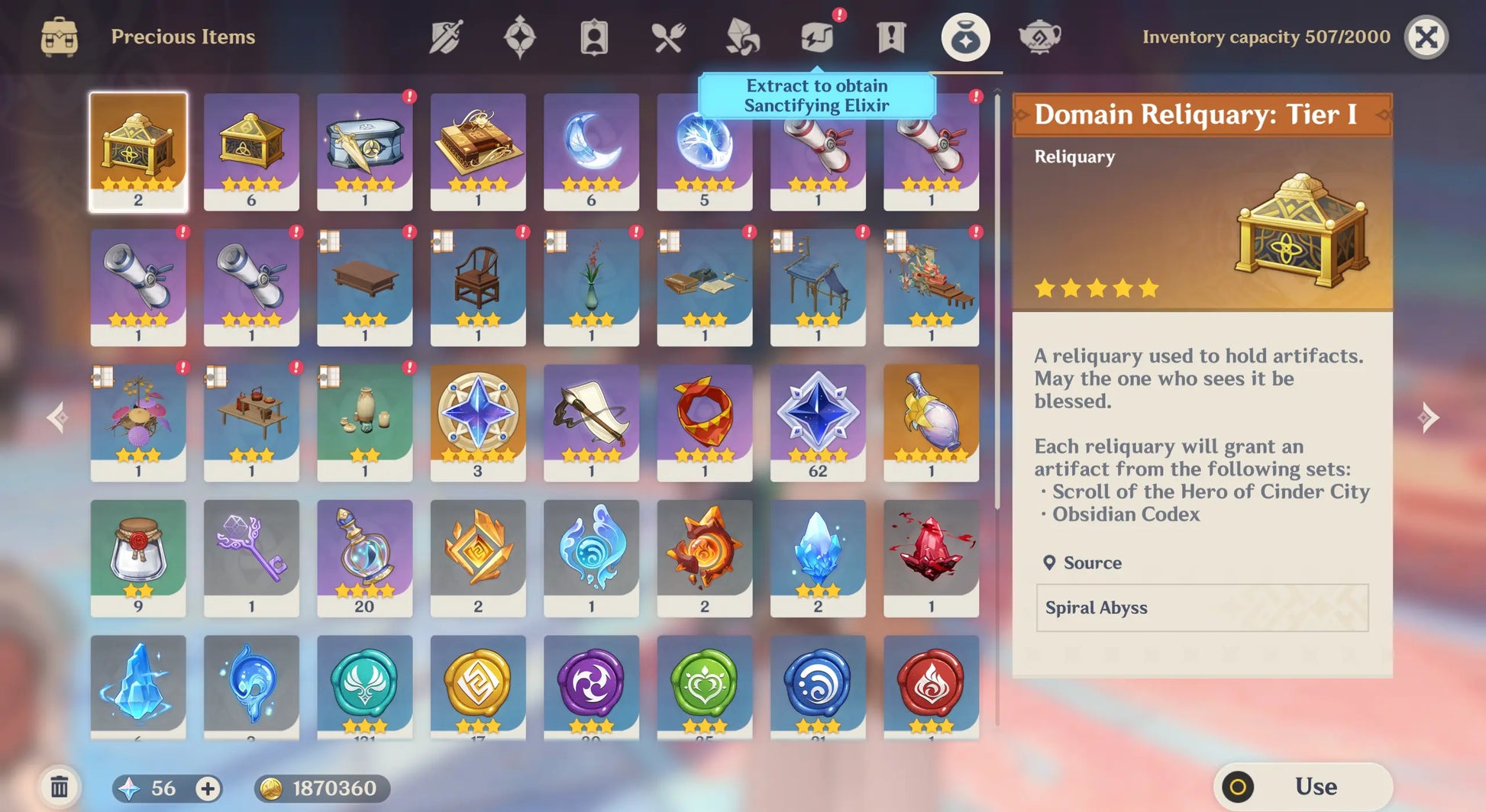This screenshot has width=1486, height=812.
Task: Choose the sealed glass jar item
Action: [x=138, y=557]
